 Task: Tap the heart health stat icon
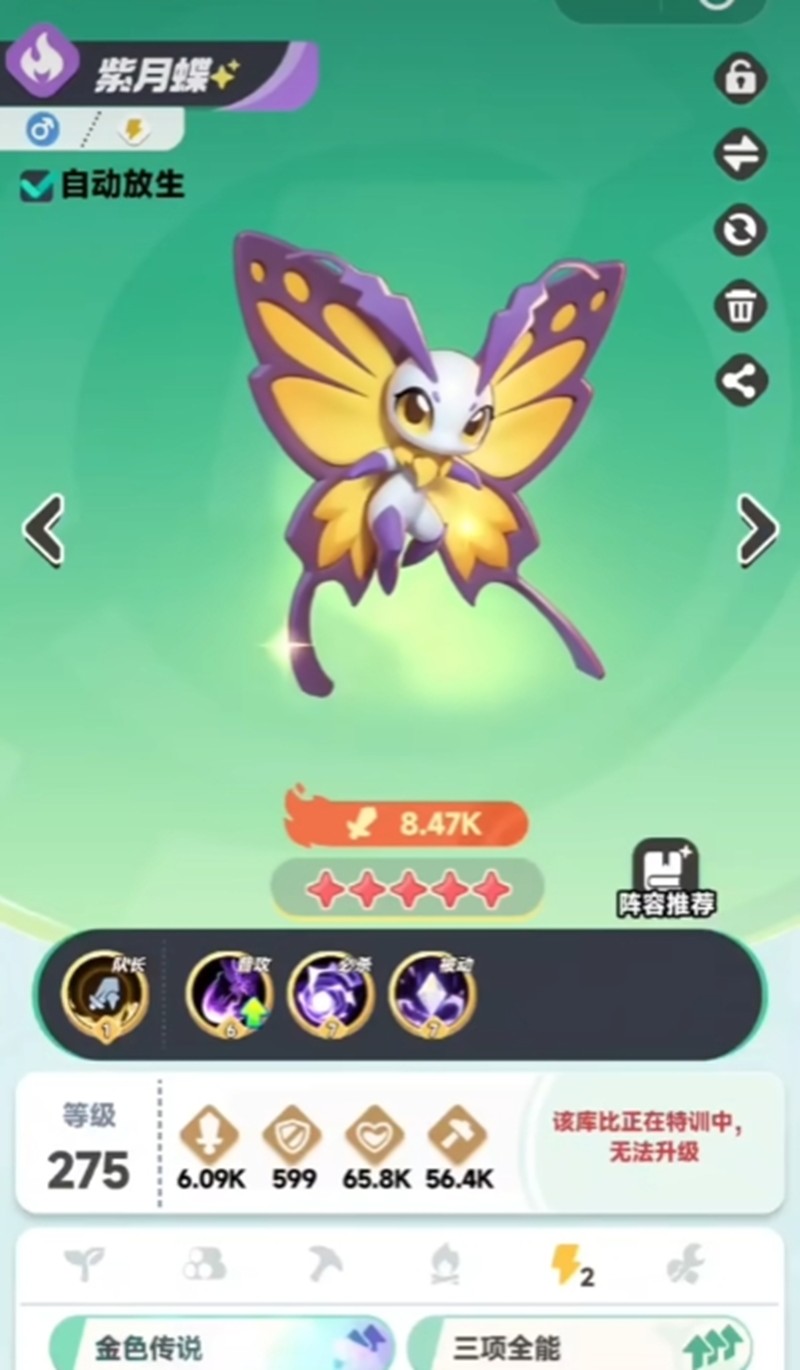tap(375, 1136)
